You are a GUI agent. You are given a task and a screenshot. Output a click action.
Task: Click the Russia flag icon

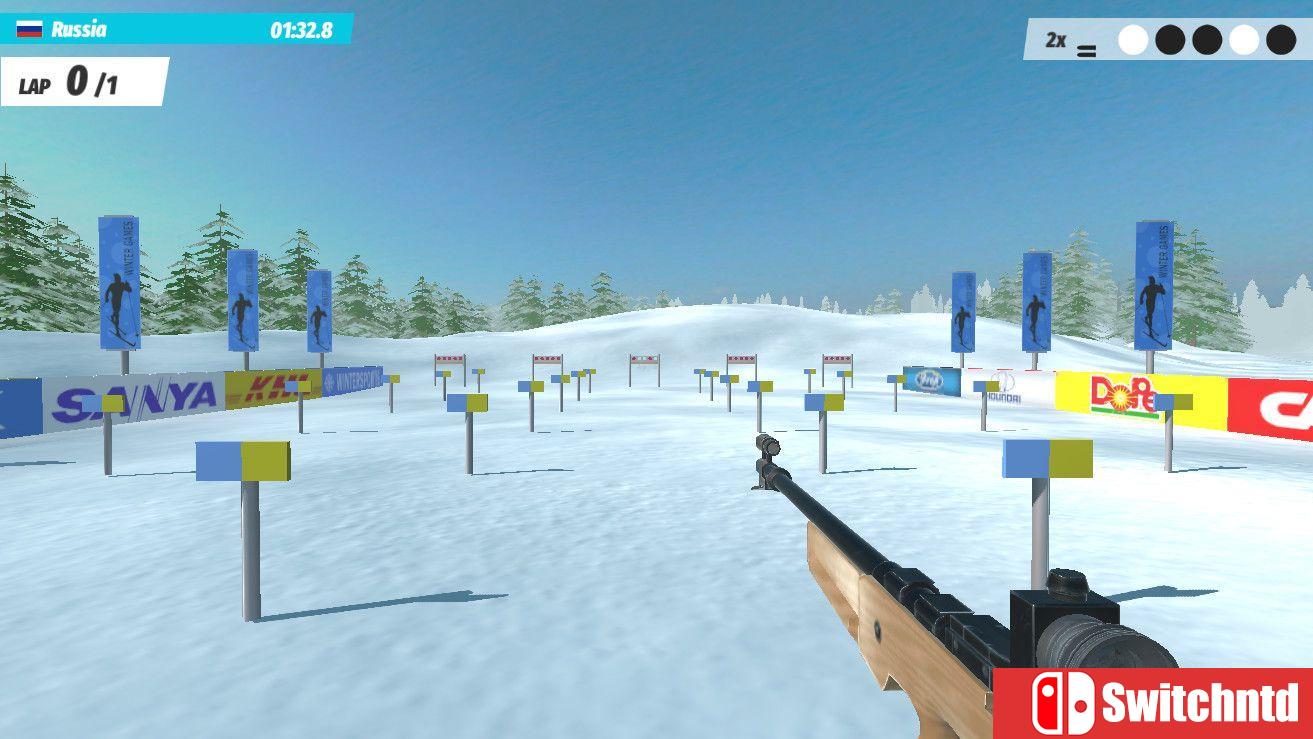click(29, 30)
